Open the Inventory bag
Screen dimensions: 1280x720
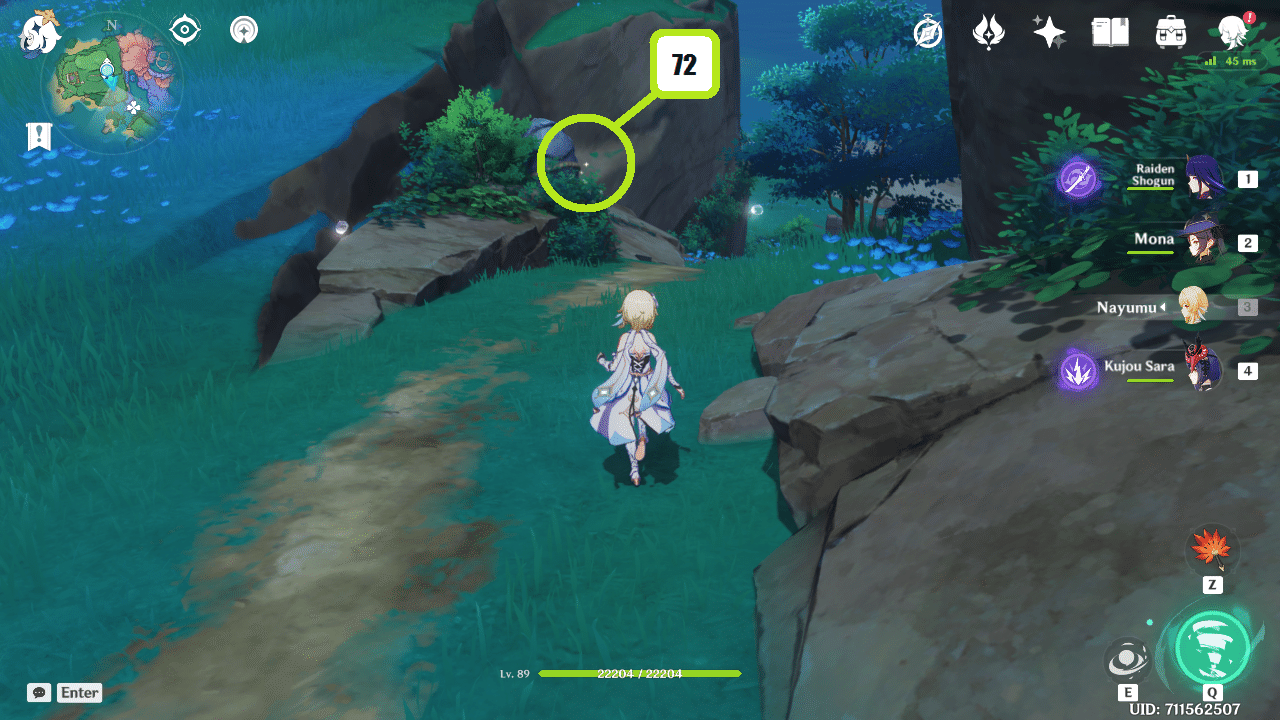point(1170,31)
